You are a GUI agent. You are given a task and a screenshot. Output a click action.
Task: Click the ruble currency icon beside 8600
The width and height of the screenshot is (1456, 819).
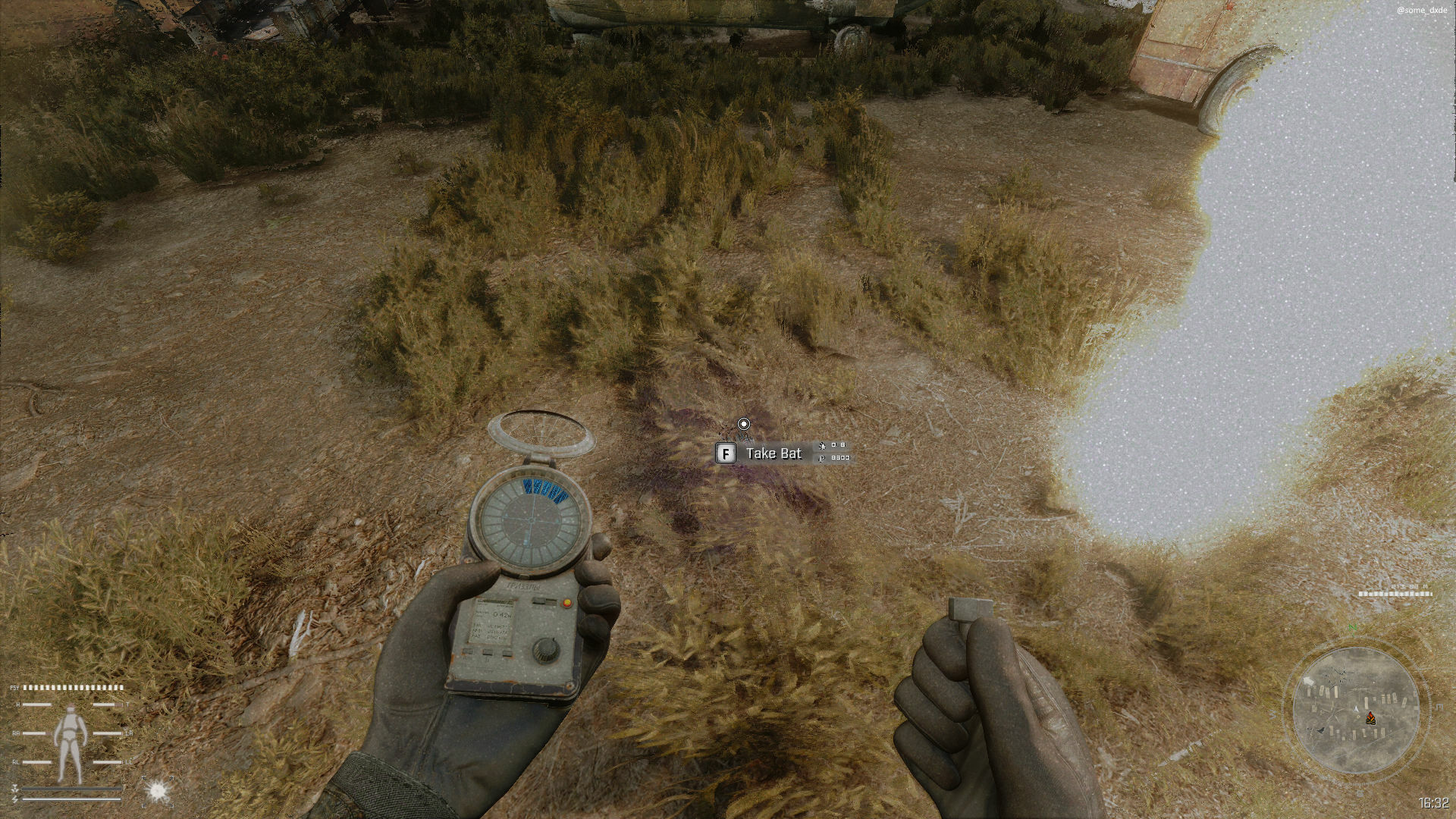tap(821, 459)
